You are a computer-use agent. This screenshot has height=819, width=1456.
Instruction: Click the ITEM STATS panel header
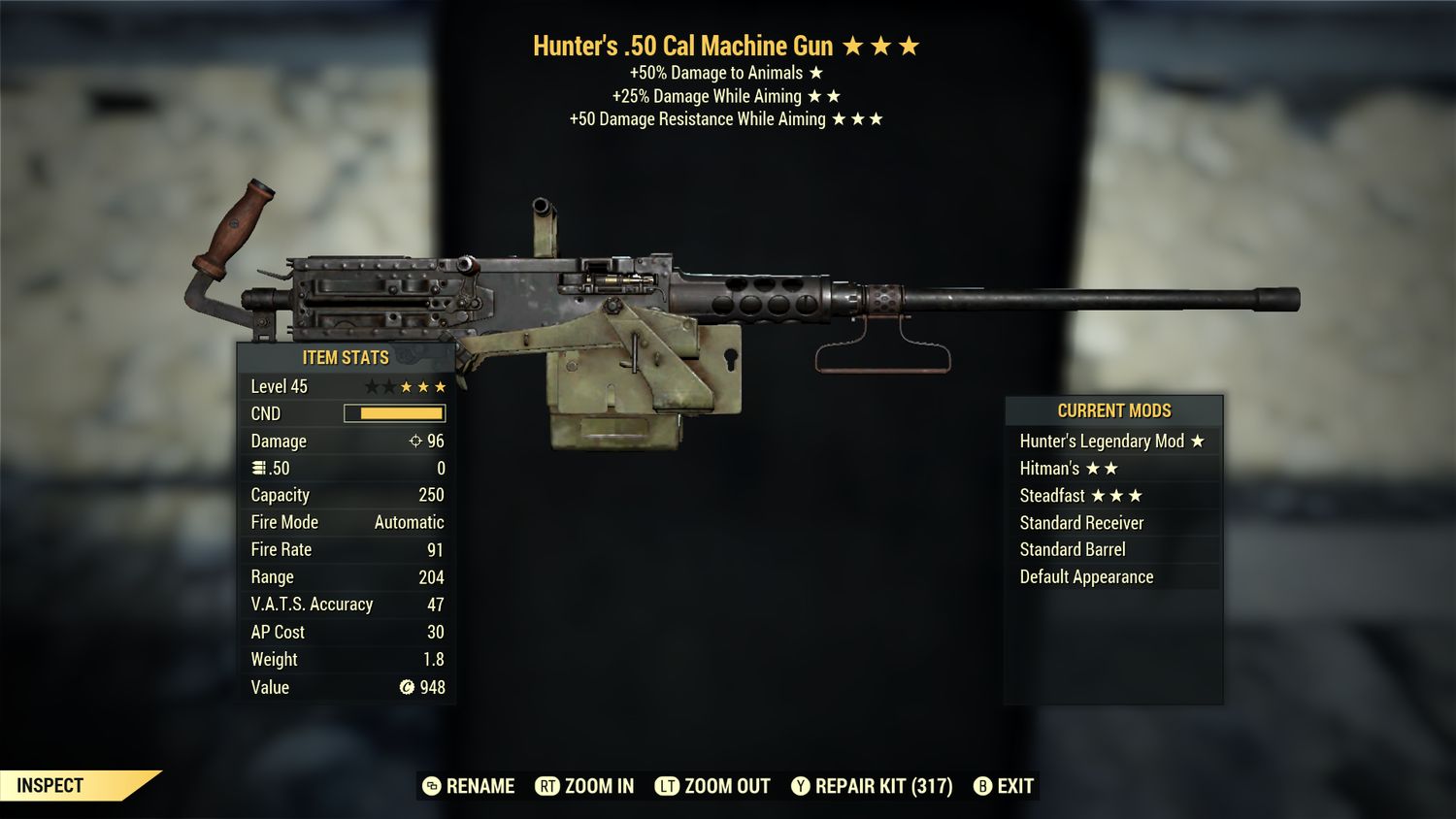click(345, 357)
